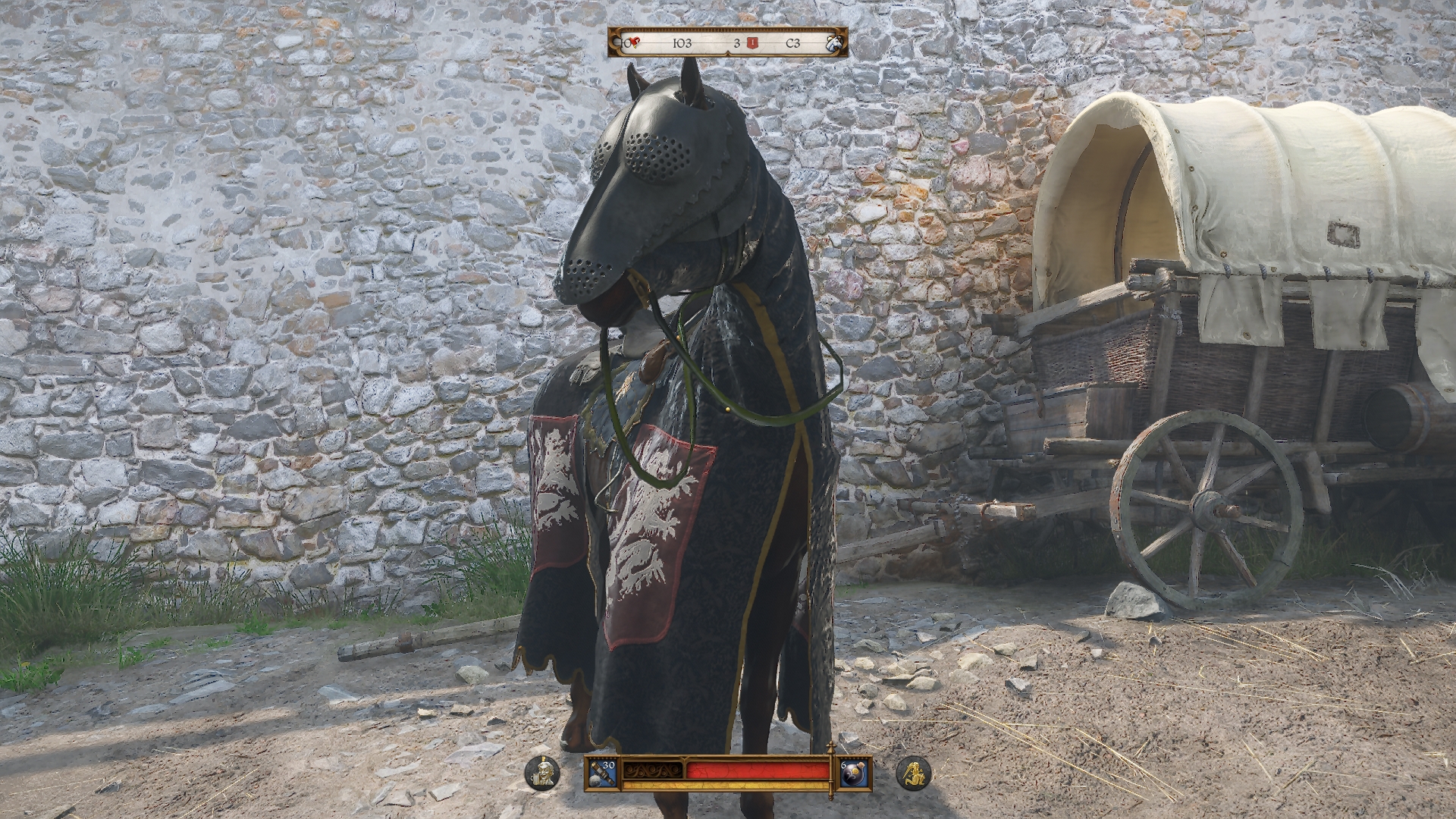Select the torch slot showing 30
1456x819 pixels.
[603, 773]
